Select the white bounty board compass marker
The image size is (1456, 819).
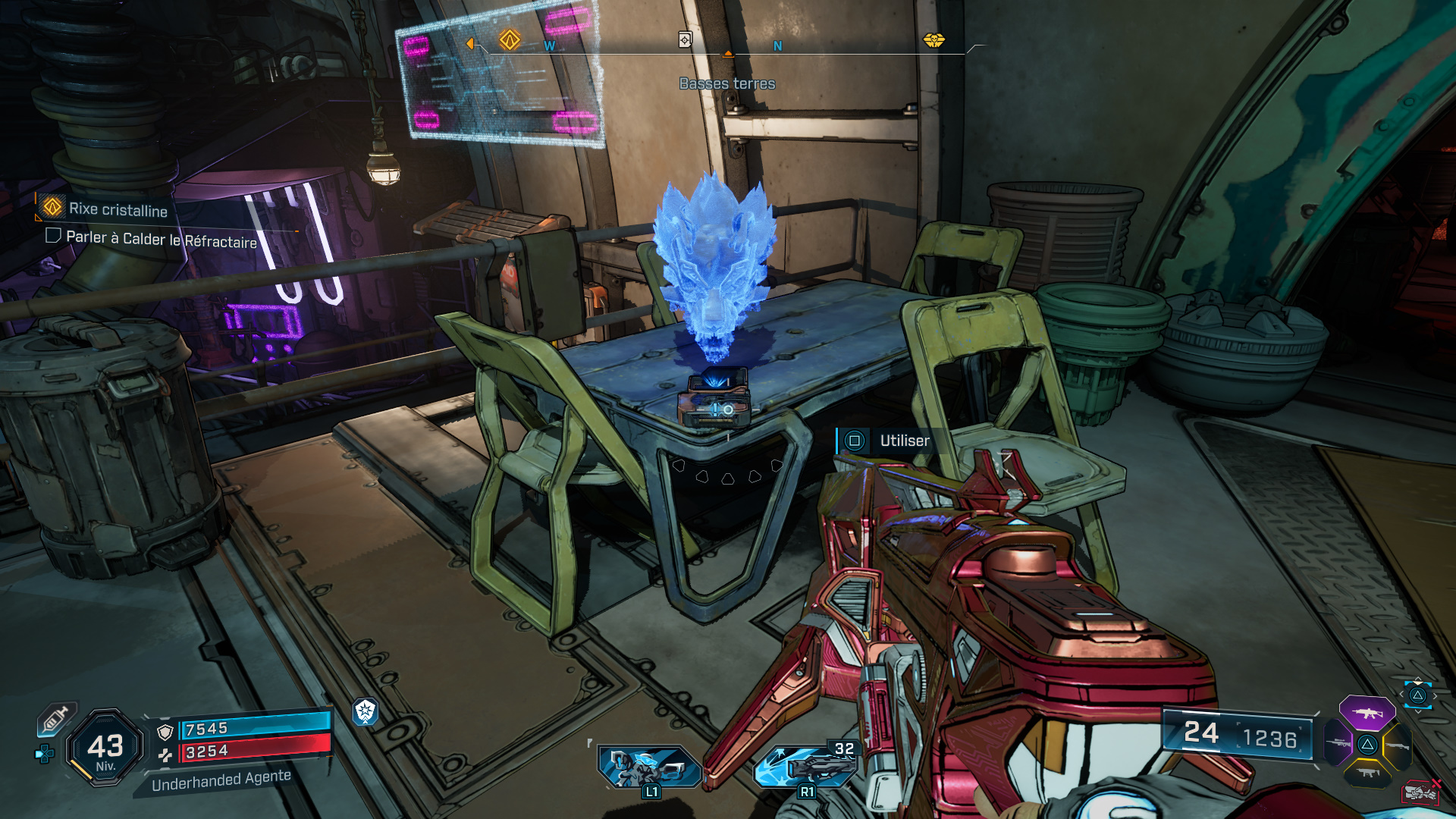[685, 39]
